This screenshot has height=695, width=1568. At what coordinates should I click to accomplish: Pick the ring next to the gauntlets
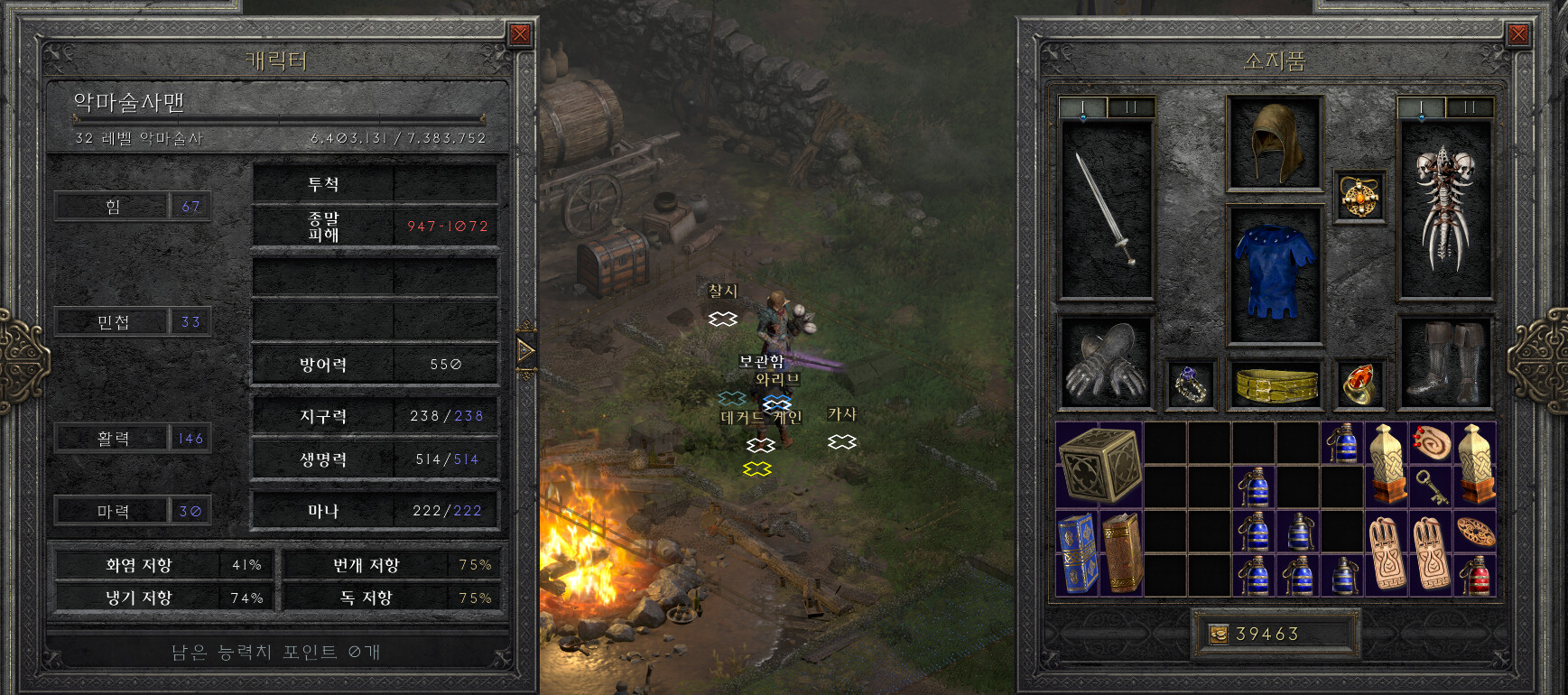coord(1191,385)
